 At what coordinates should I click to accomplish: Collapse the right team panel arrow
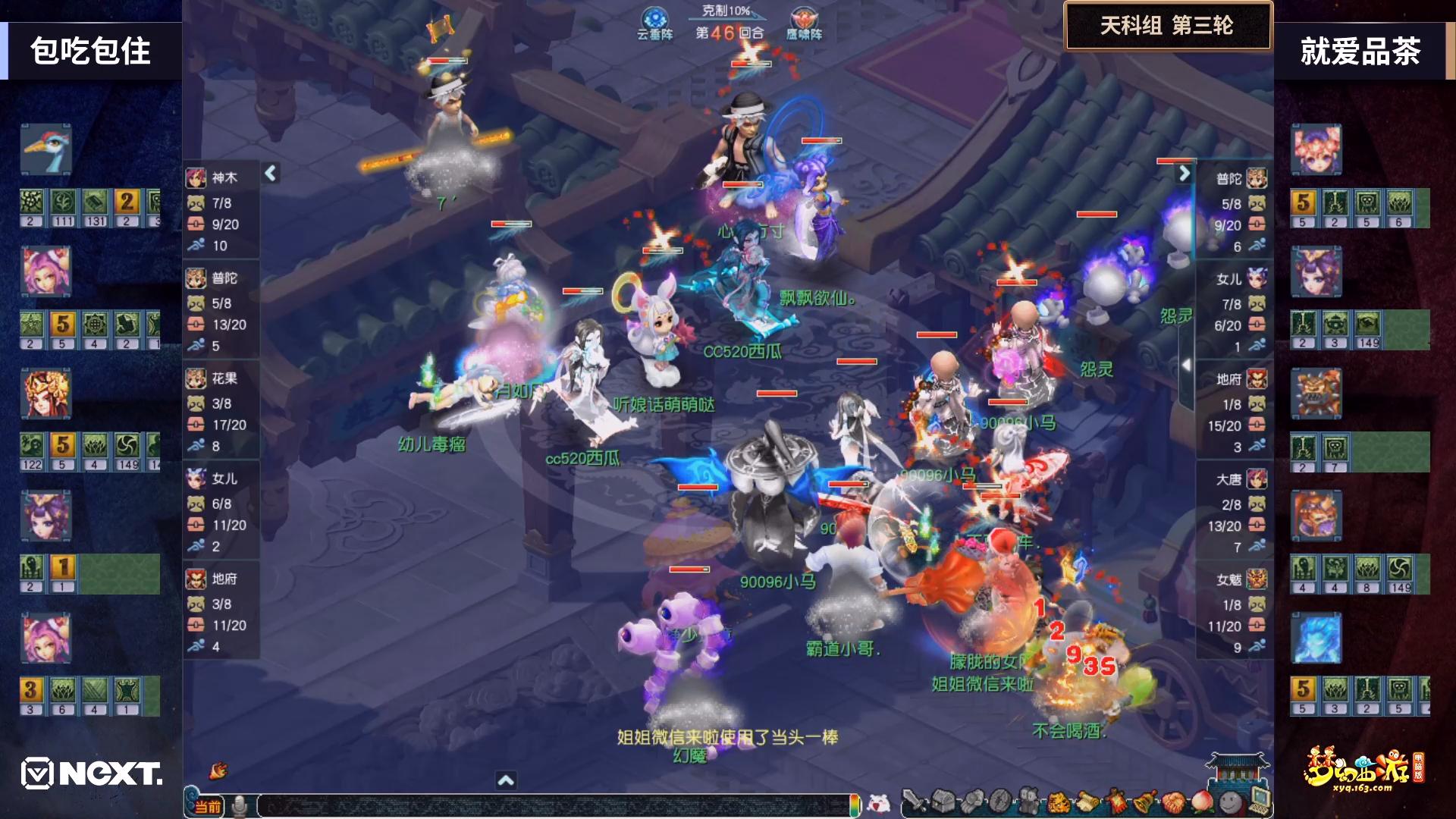coord(1184,174)
